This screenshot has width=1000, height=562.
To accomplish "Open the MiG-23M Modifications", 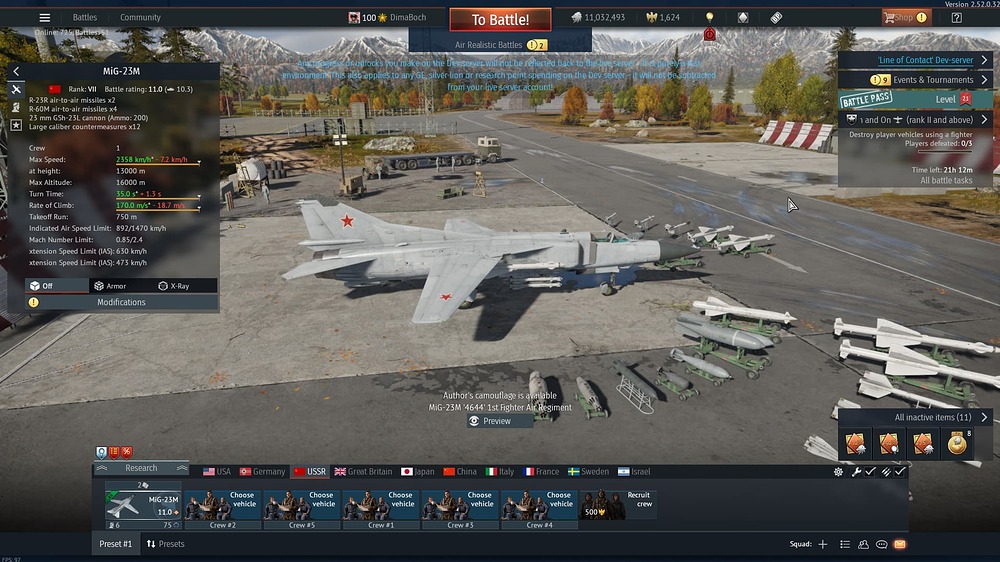I will point(121,302).
